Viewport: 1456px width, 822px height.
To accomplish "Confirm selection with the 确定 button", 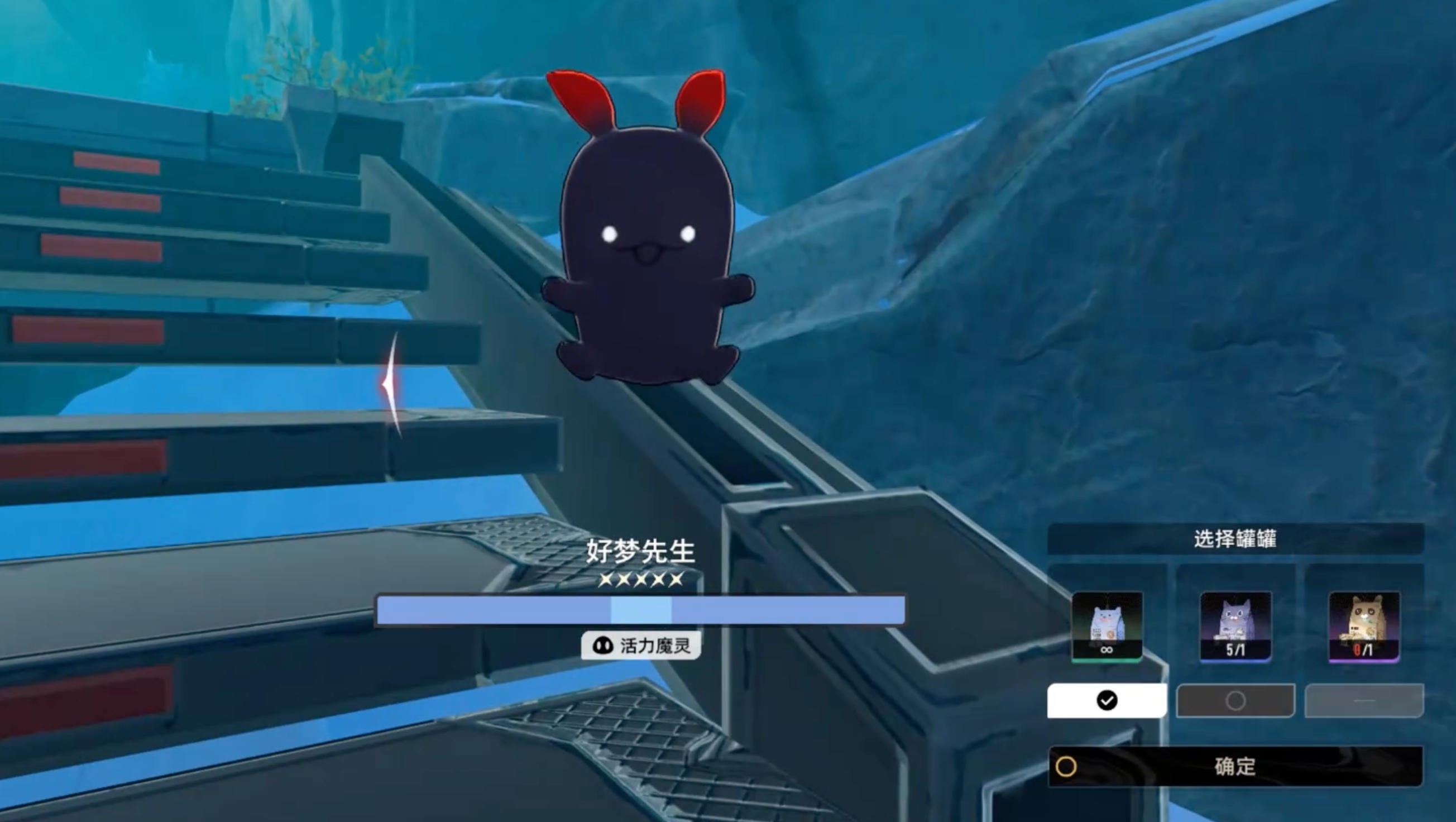I will (1235, 766).
